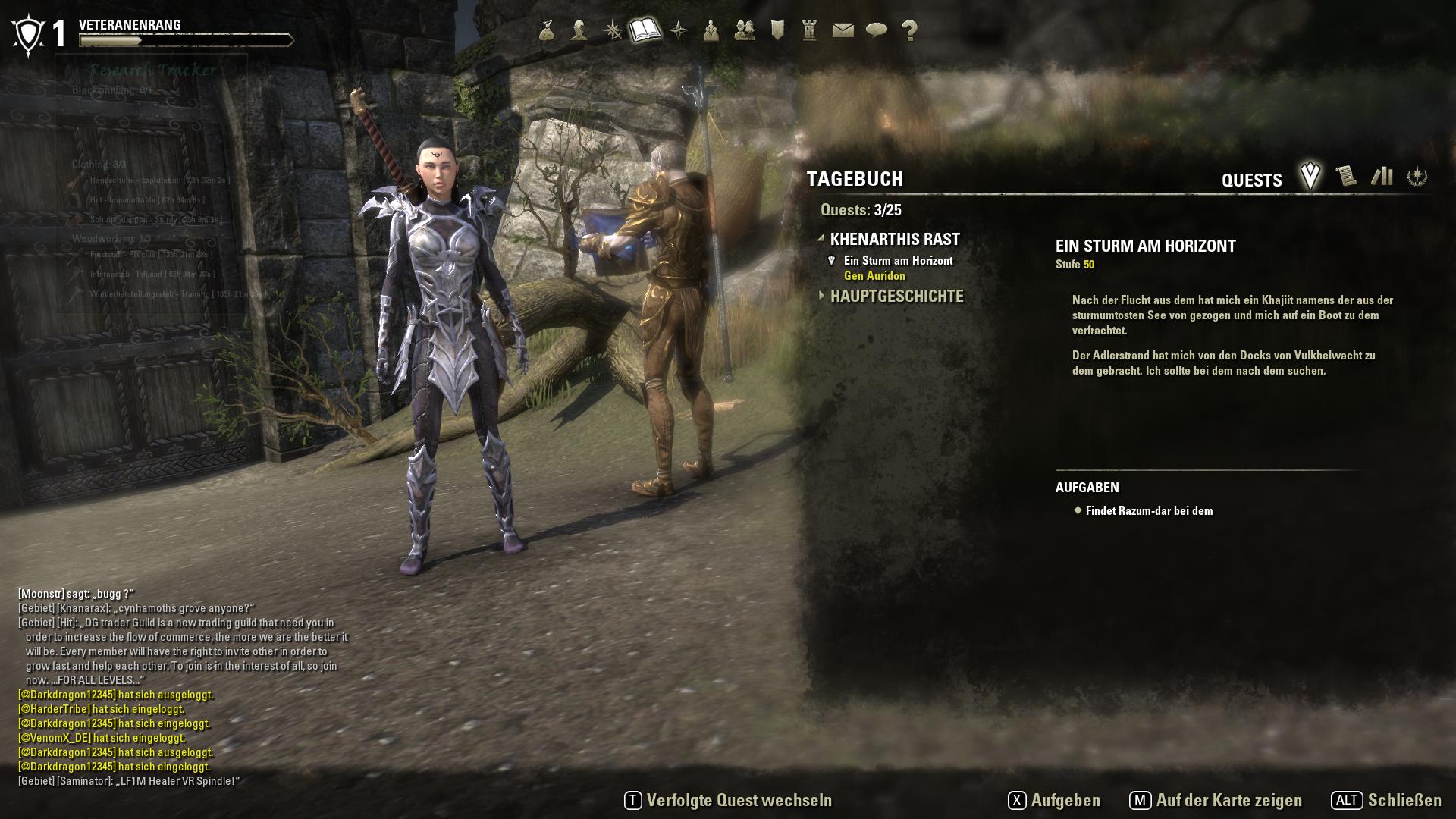Open the three-figure group menu icon
The width and height of the screenshot is (1456, 819).
point(711,30)
